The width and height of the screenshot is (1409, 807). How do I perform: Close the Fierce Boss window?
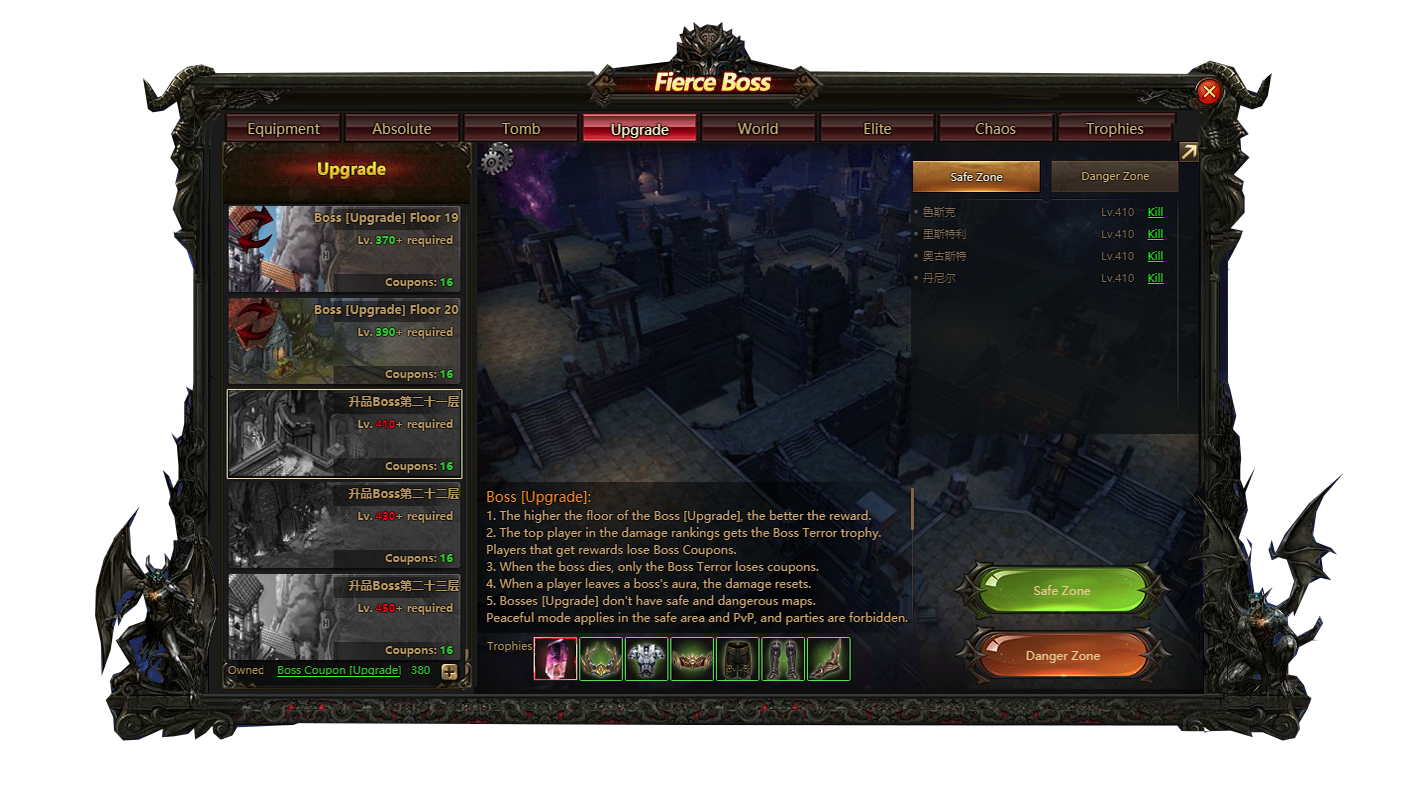coord(1209,92)
